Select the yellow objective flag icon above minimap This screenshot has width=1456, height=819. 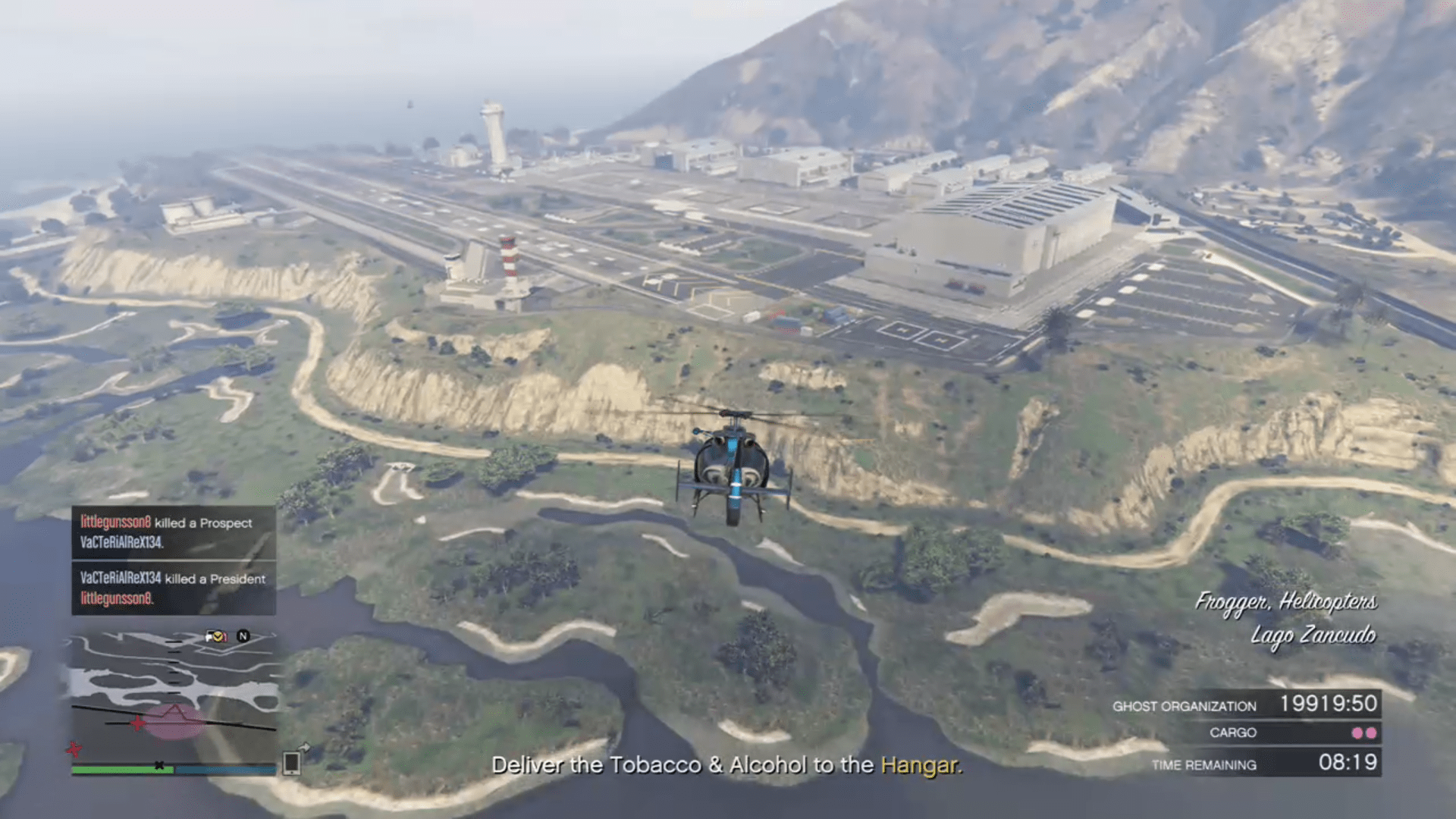[x=218, y=636]
